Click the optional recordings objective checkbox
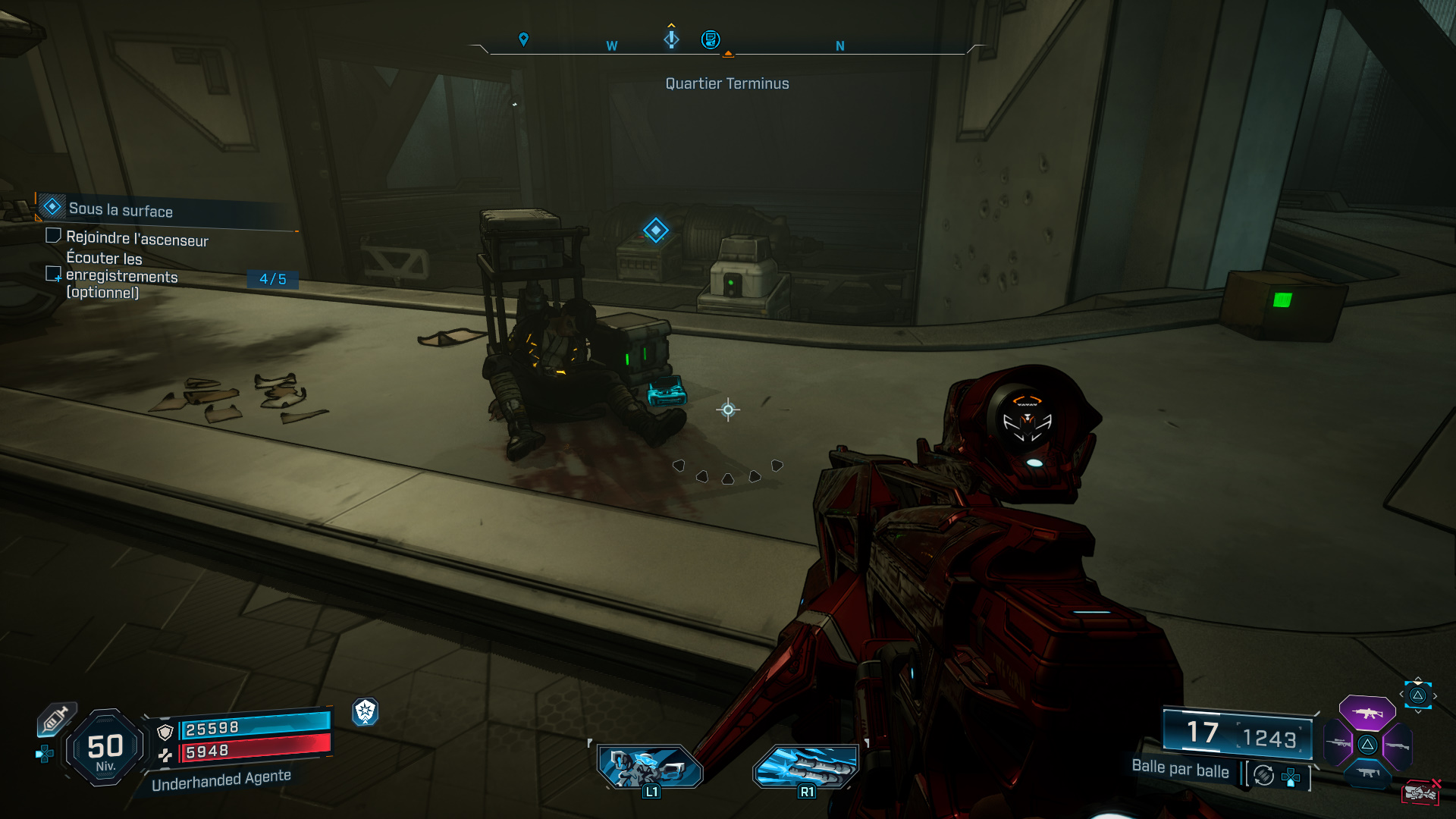The image size is (1456, 819). (53, 273)
